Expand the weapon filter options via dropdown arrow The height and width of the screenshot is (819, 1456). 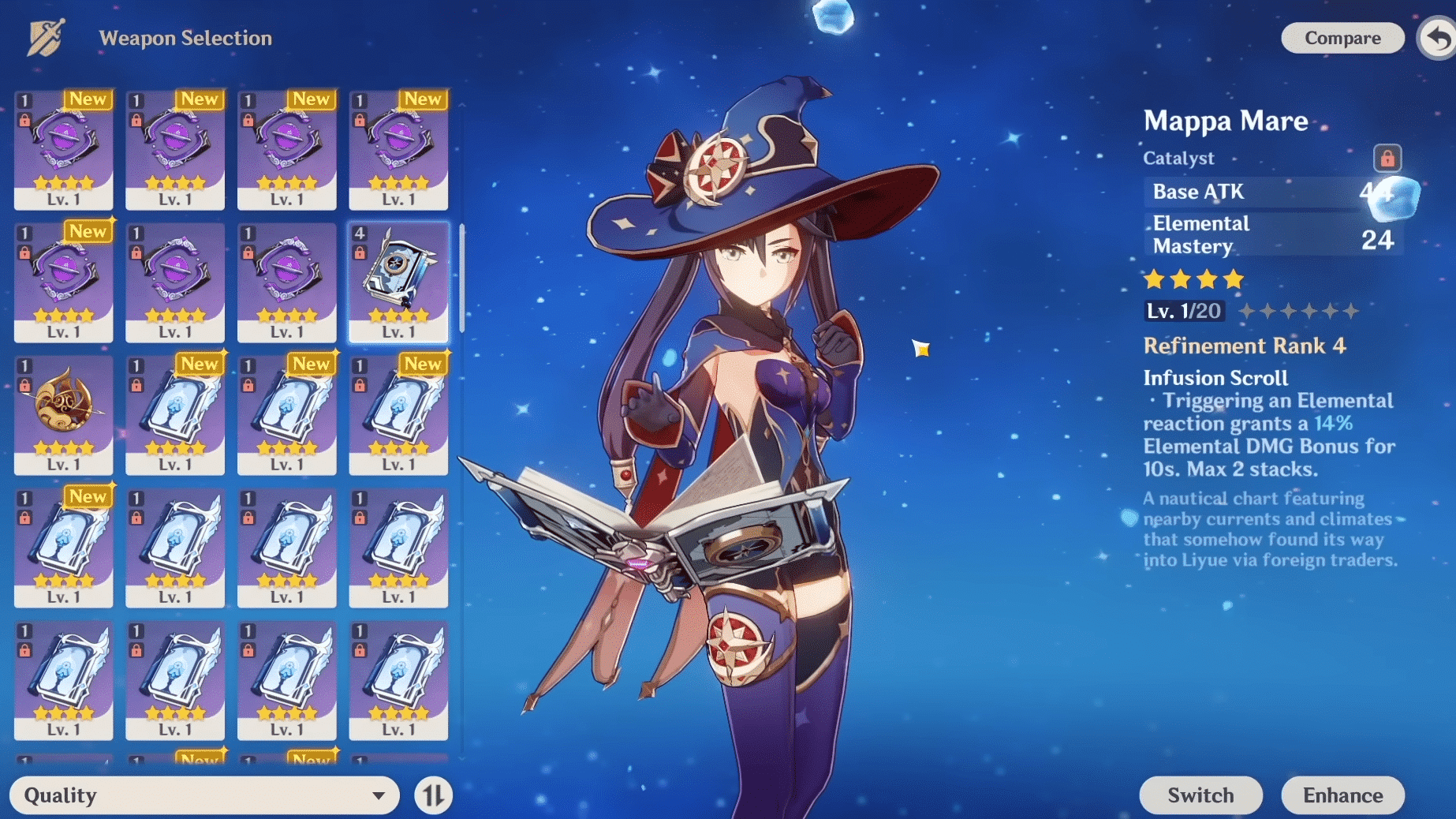[379, 795]
